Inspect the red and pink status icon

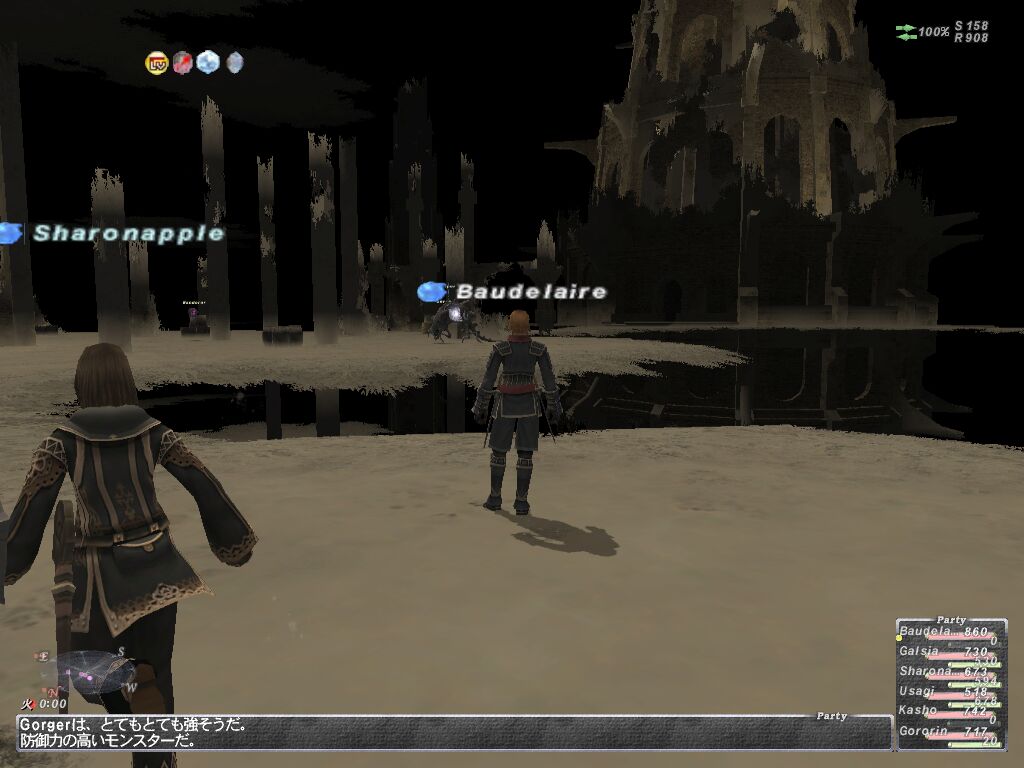coord(182,63)
